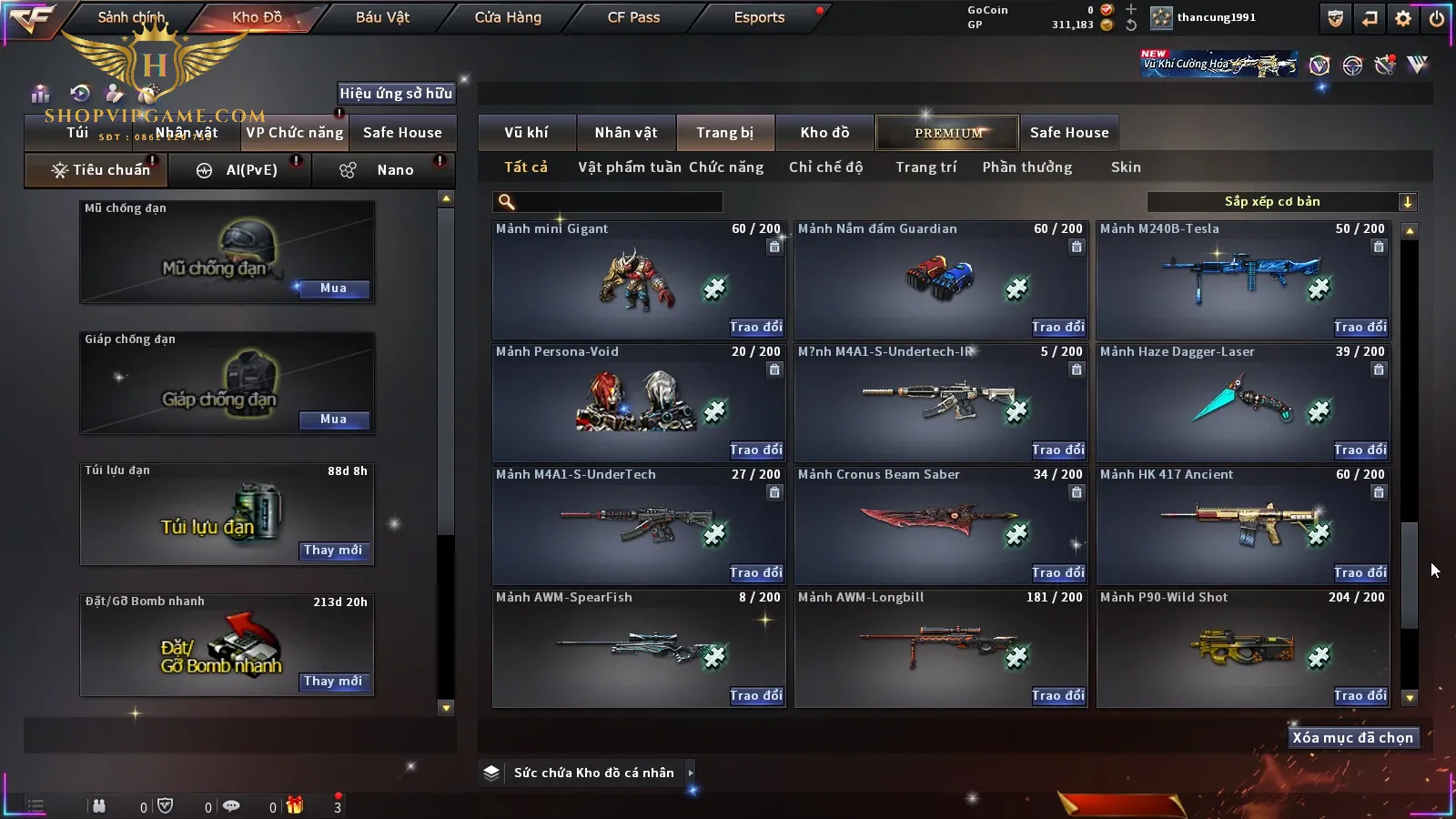
Task: Open the Cửa Hàng shop menu
Action: pyautogui.click(x=508, y=17)
